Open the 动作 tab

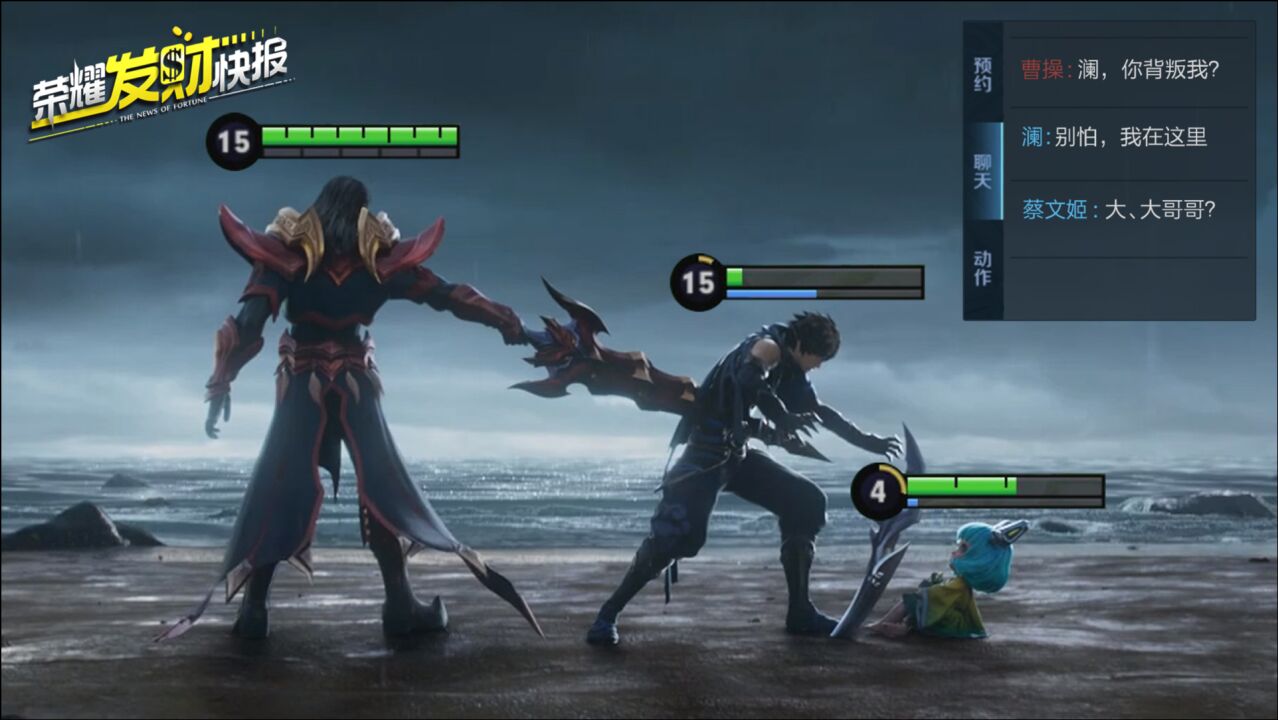pos(983,267)
